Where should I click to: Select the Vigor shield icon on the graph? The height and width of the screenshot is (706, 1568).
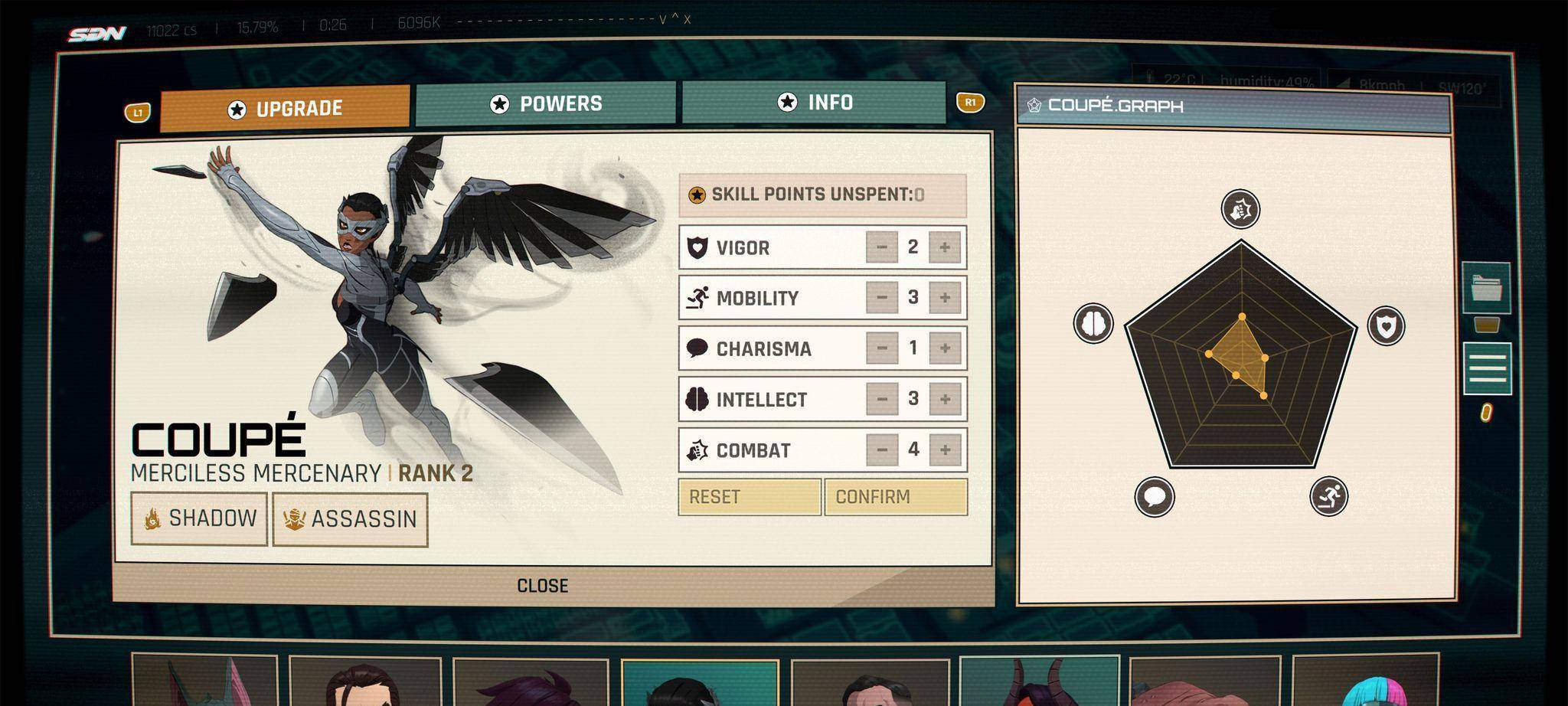(1387, 325)
